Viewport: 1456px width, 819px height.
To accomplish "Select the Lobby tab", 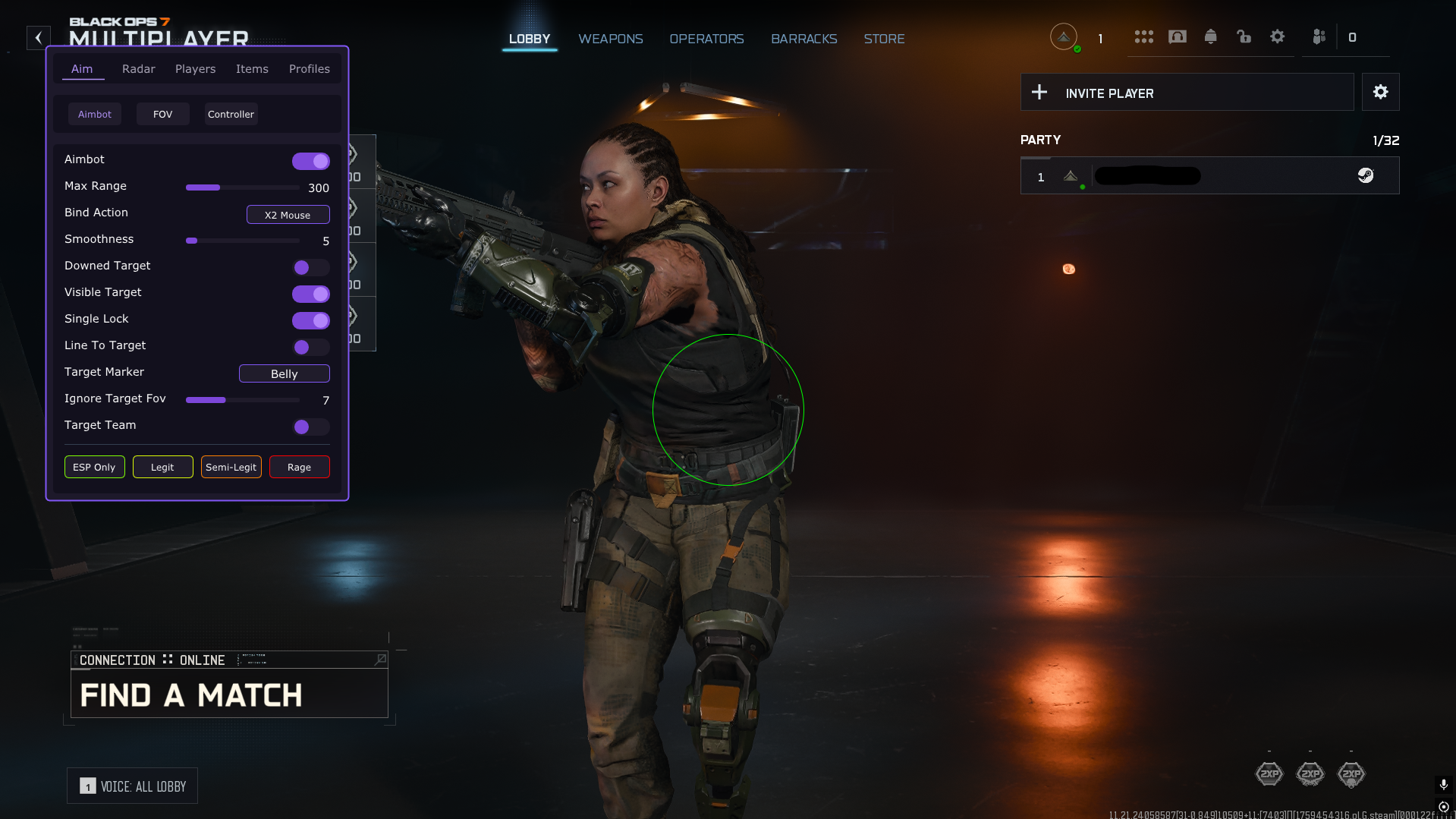I will click(x=530, y=39).
